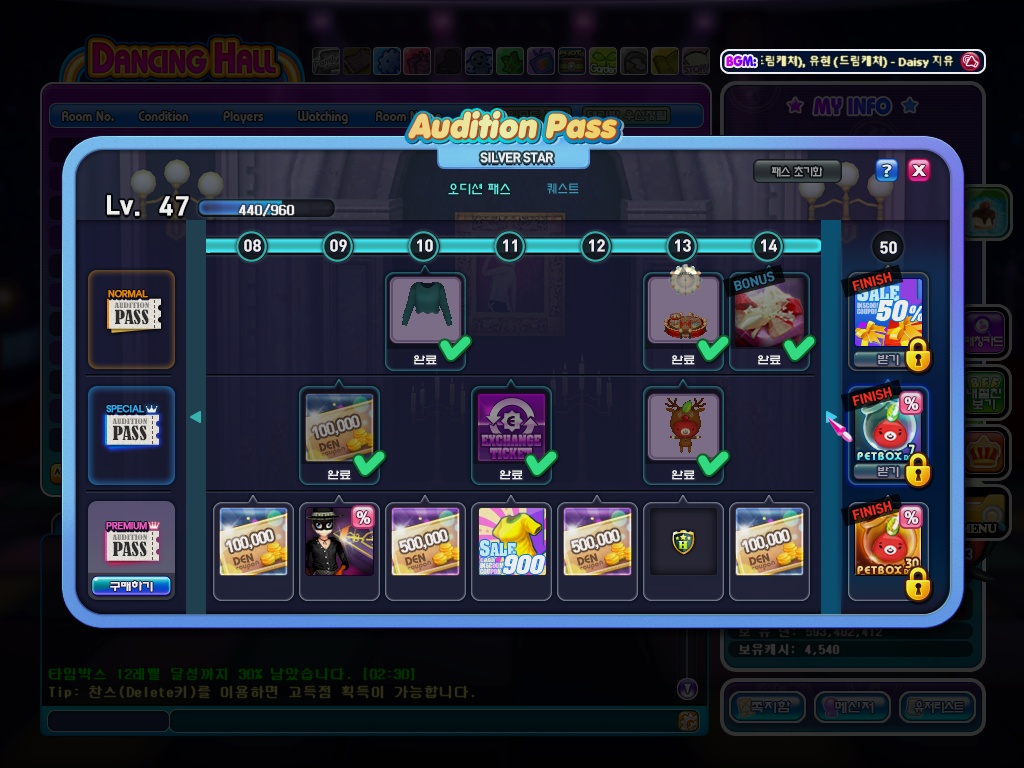Click the 패스 초기화 reset button

[x=797, y=171]
